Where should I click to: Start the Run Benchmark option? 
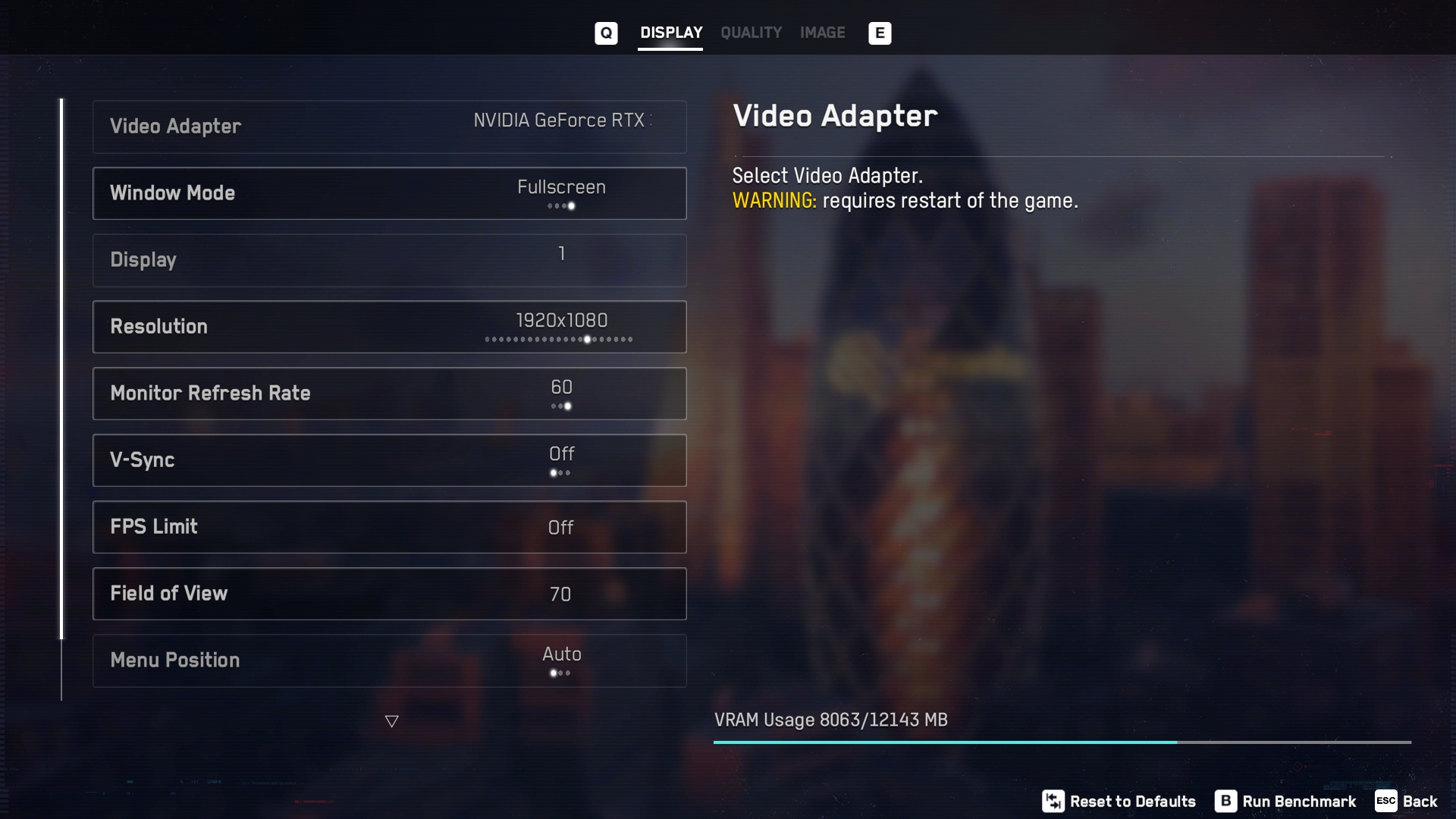tap(1286, 802)
